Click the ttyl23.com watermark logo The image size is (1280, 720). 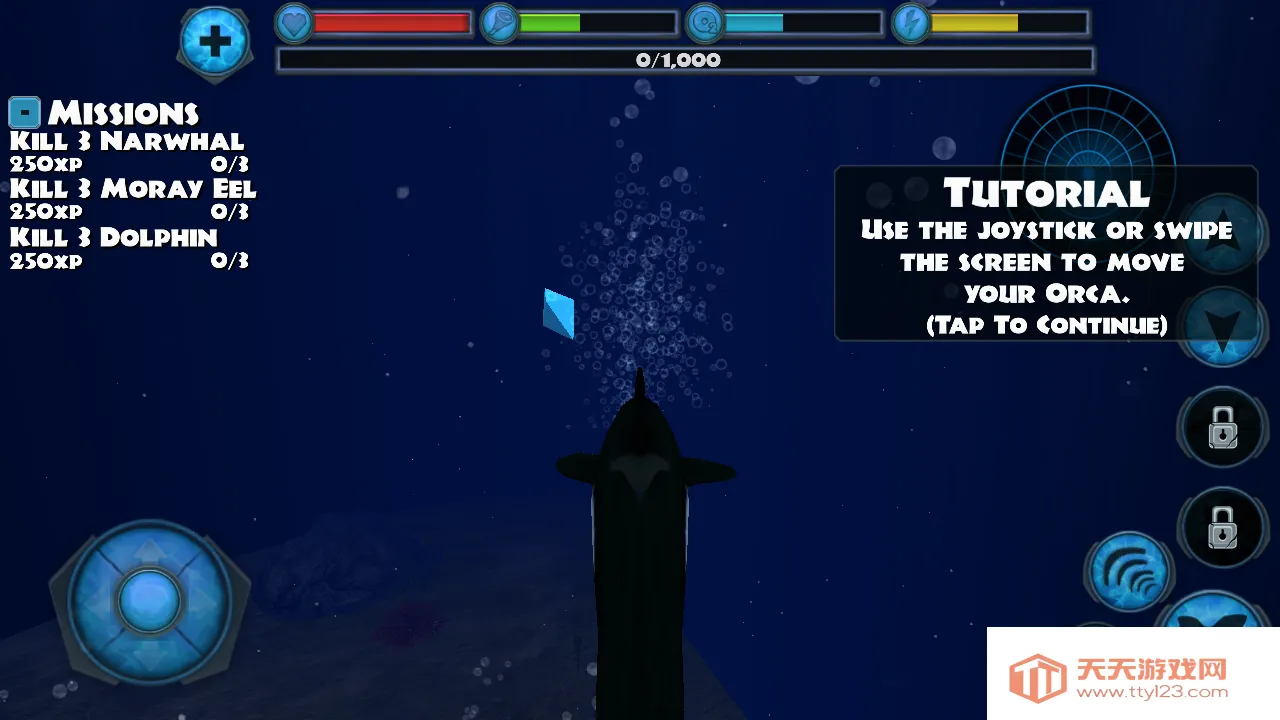click(x=1133, y=674)
